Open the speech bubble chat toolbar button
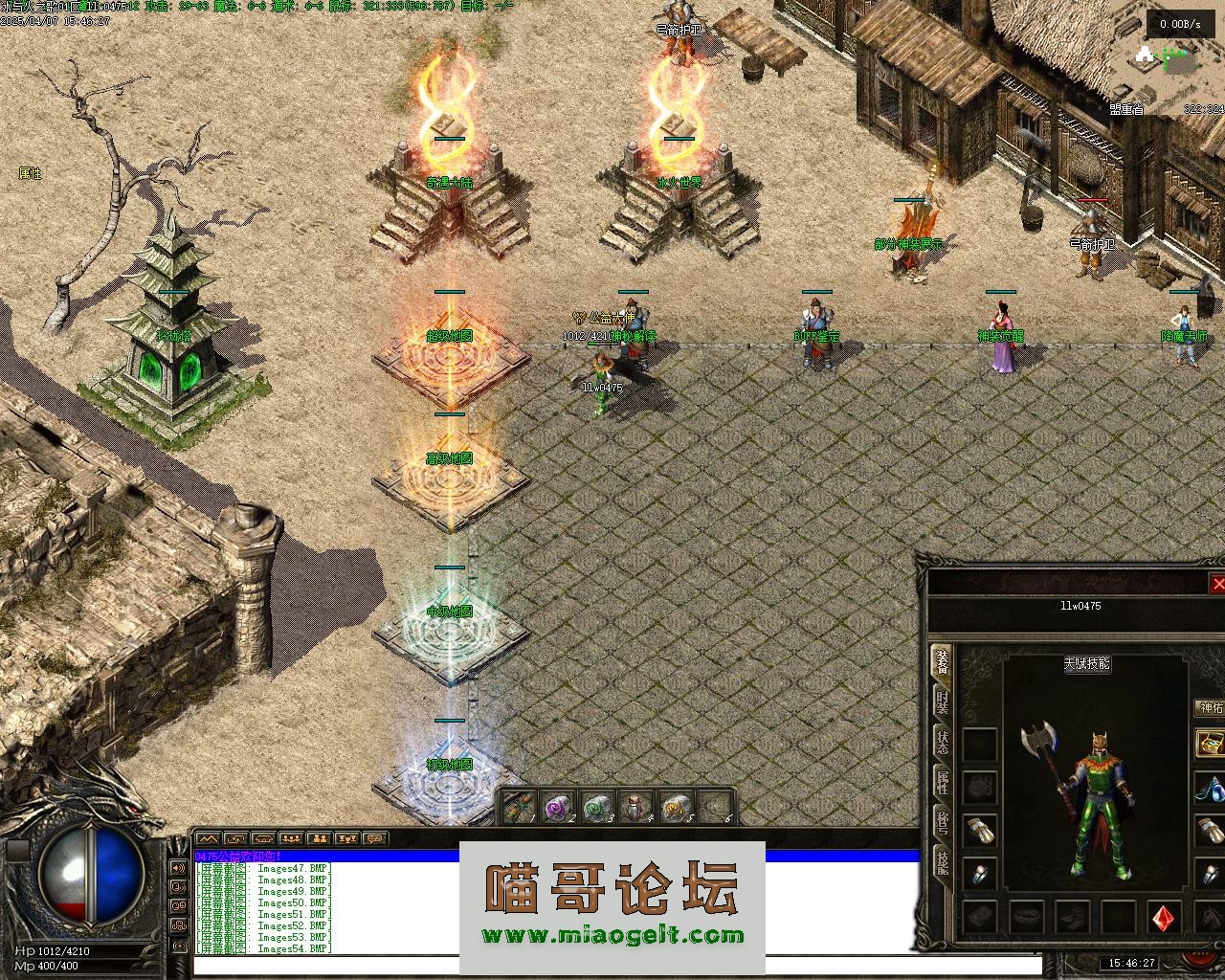The image size is (1225, 980). pos(373,838)
